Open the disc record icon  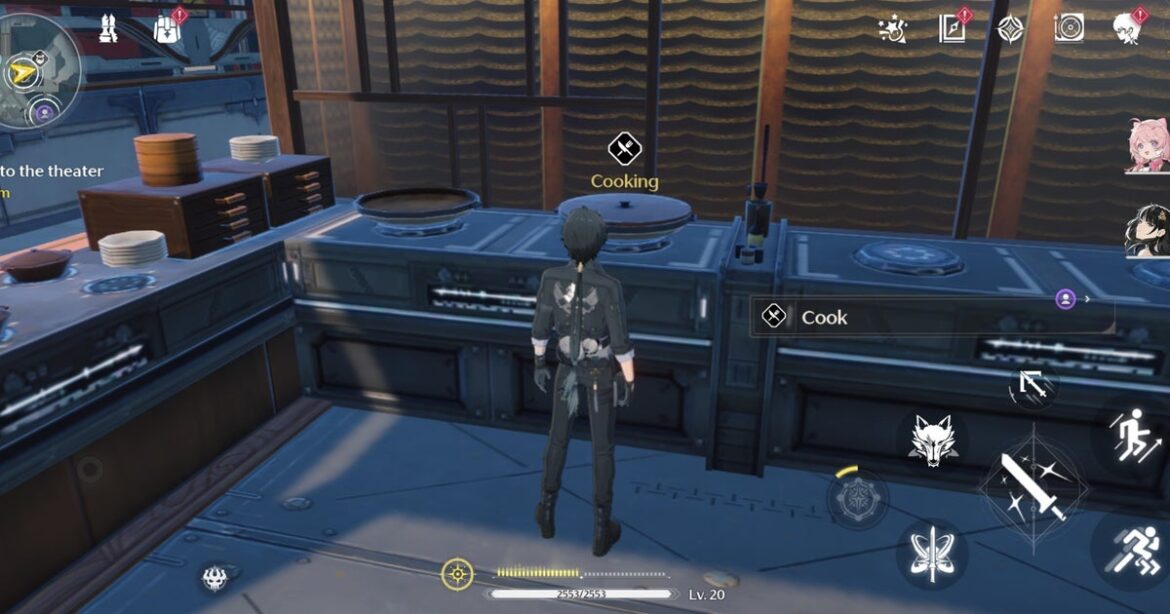tap(1068, 29)
